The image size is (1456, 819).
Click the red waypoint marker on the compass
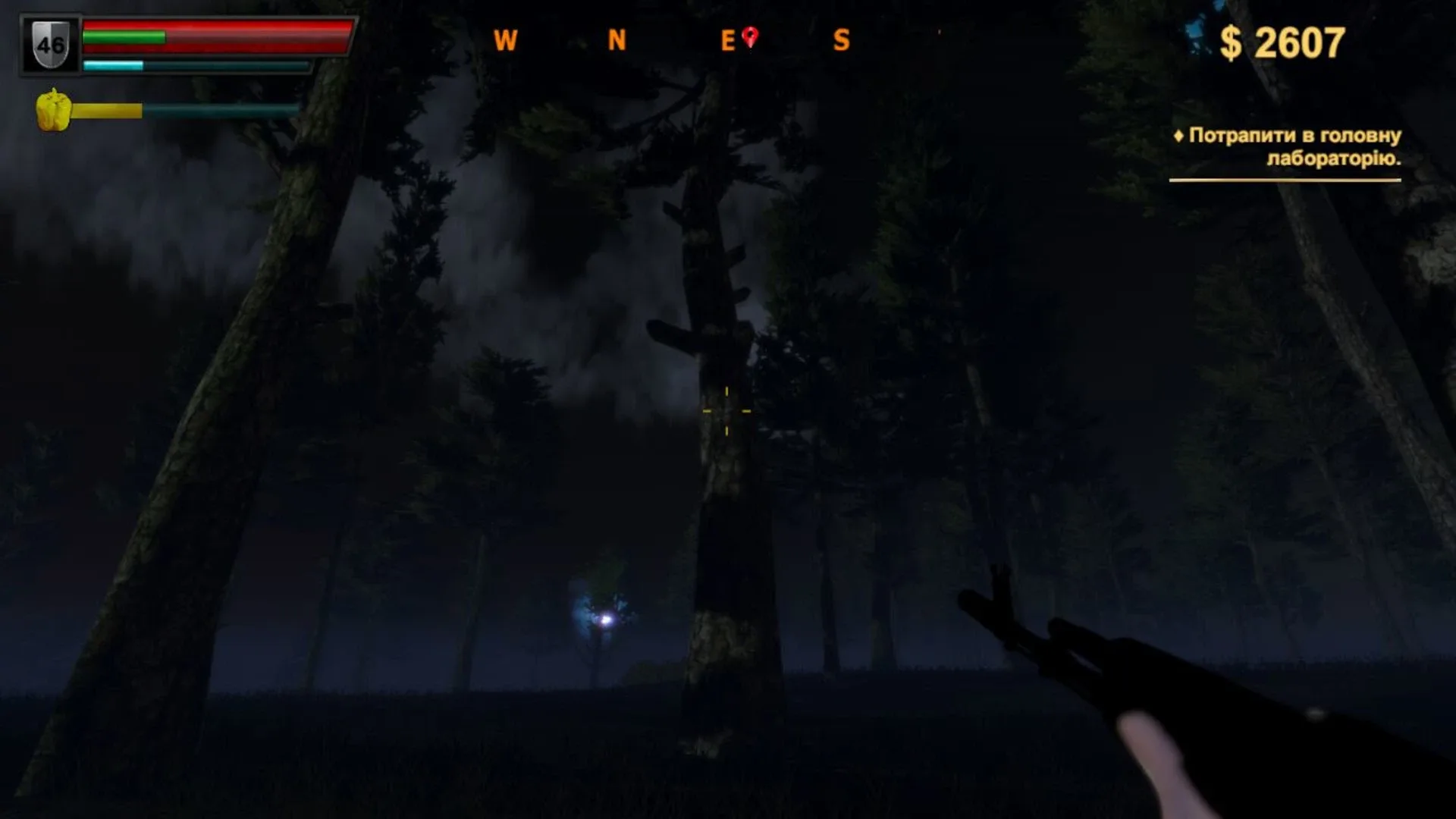point(751,34)
